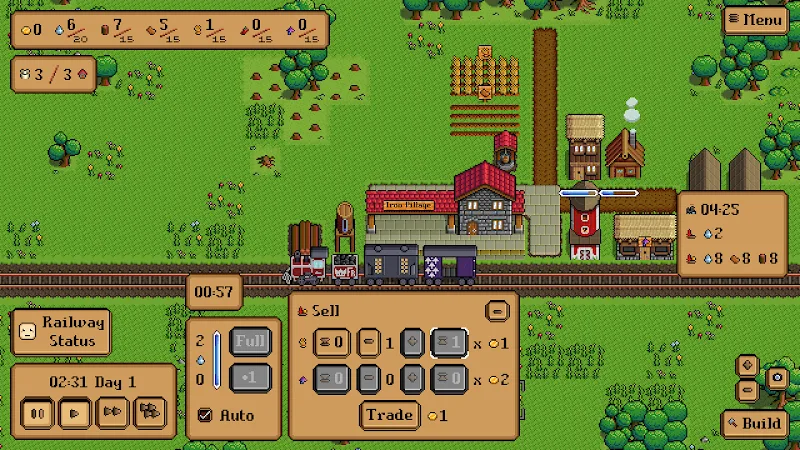Set game speed to normal play
The width and height of the screenshot is (800, 450).
point(74,412)
